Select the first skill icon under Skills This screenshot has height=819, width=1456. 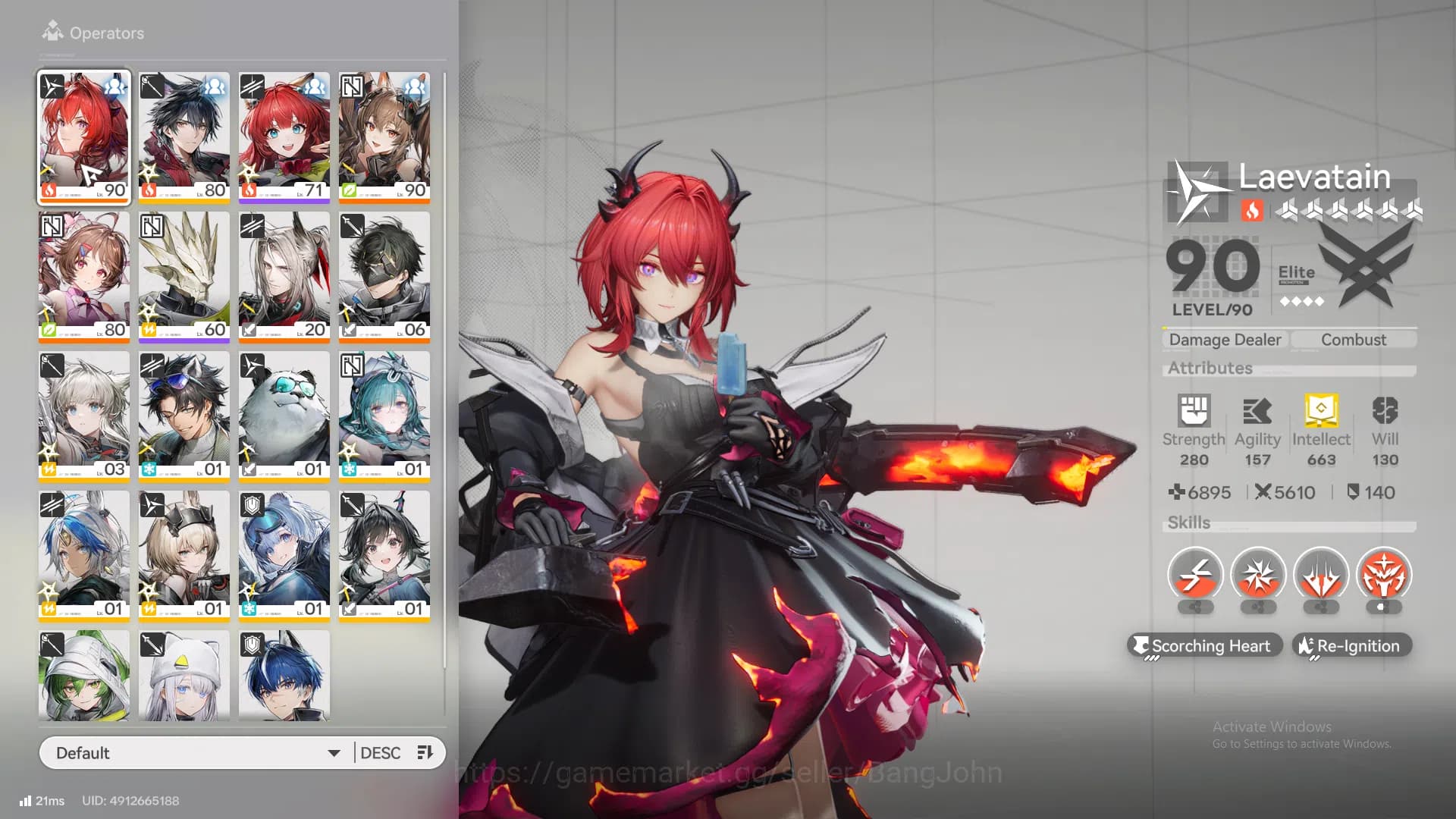(x=1196, y=574)
